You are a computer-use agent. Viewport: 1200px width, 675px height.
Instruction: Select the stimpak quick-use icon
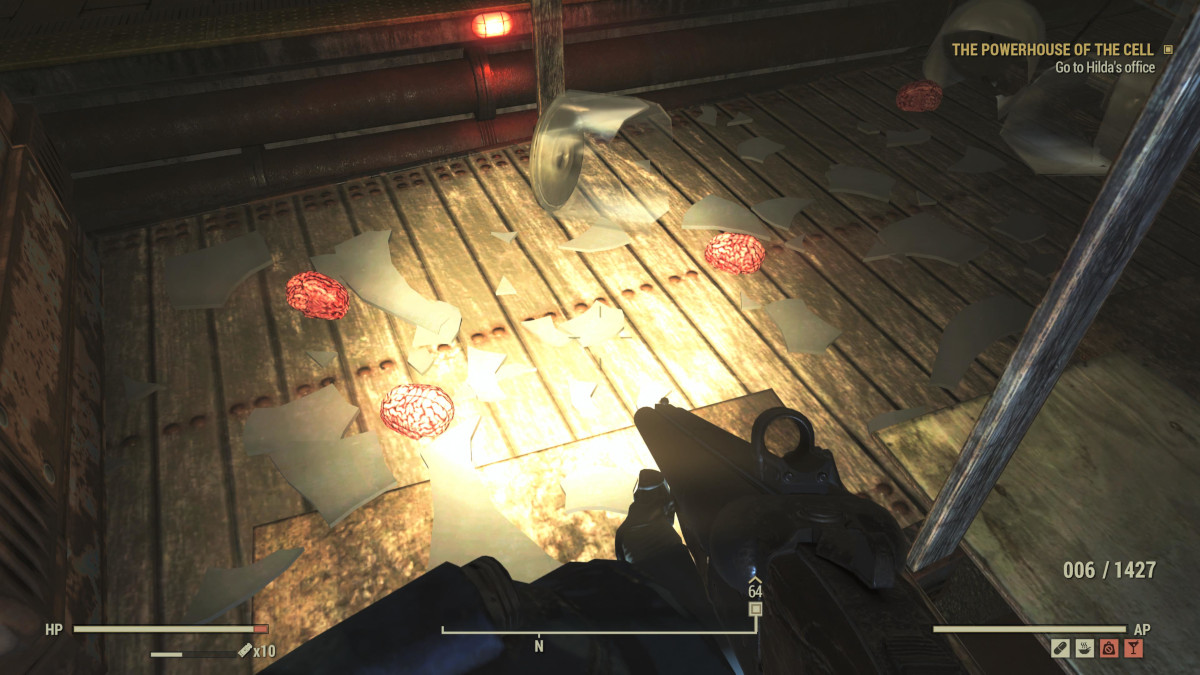point(244,651)
